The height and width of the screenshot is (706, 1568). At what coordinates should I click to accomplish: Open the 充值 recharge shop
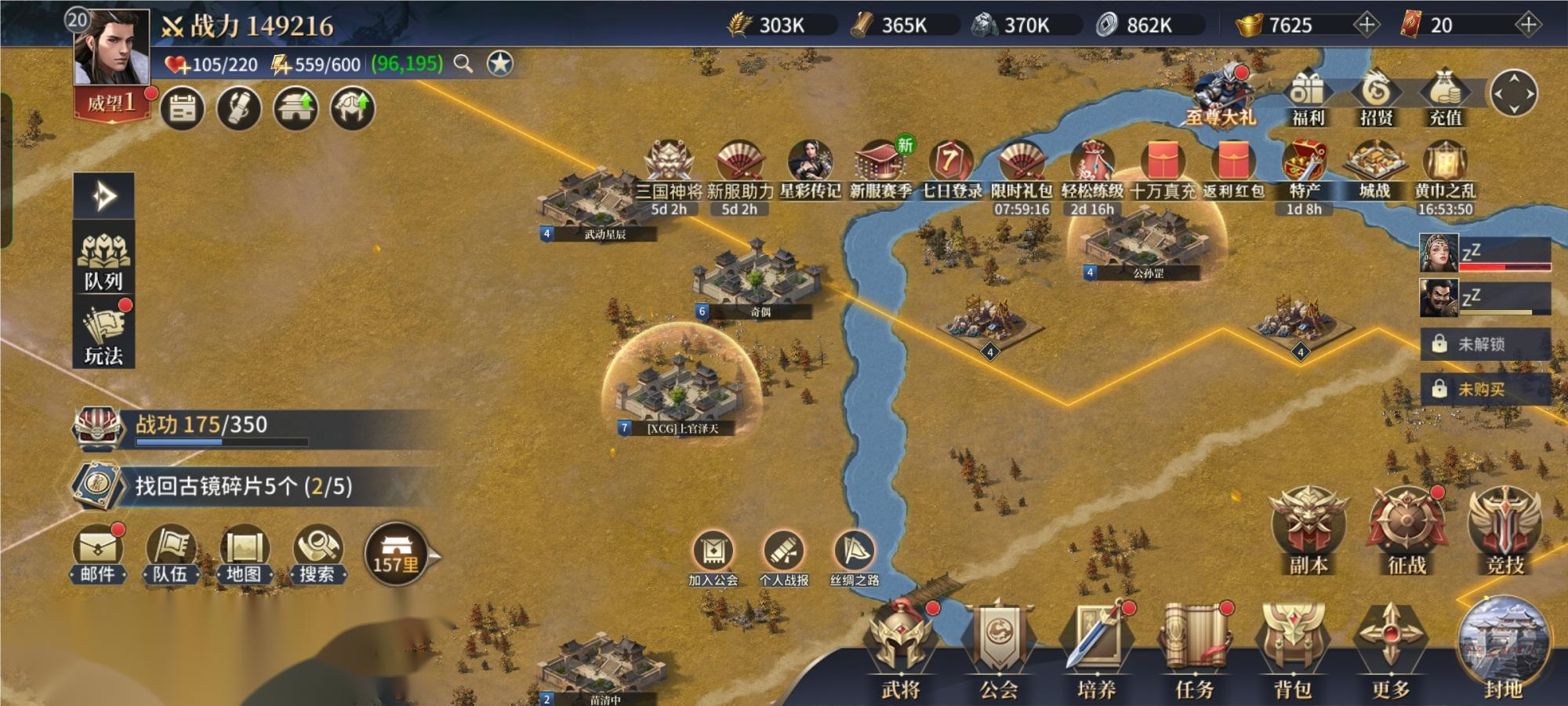pyautogui.click(x=1445, y=97)
